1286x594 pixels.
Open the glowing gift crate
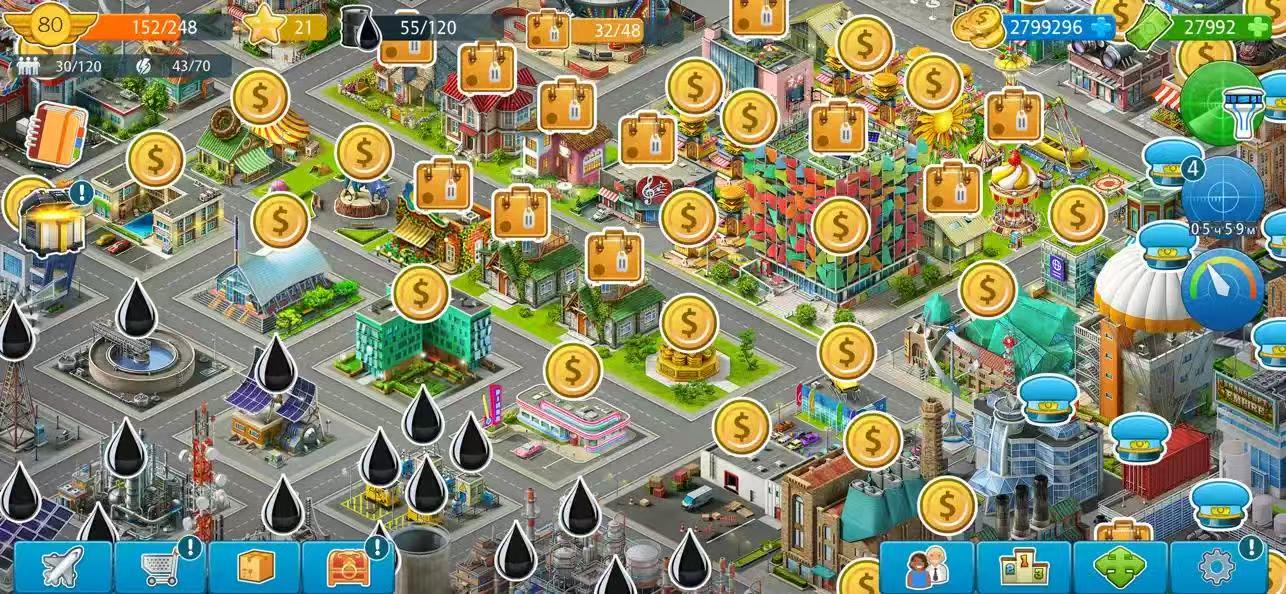[52, 222]
